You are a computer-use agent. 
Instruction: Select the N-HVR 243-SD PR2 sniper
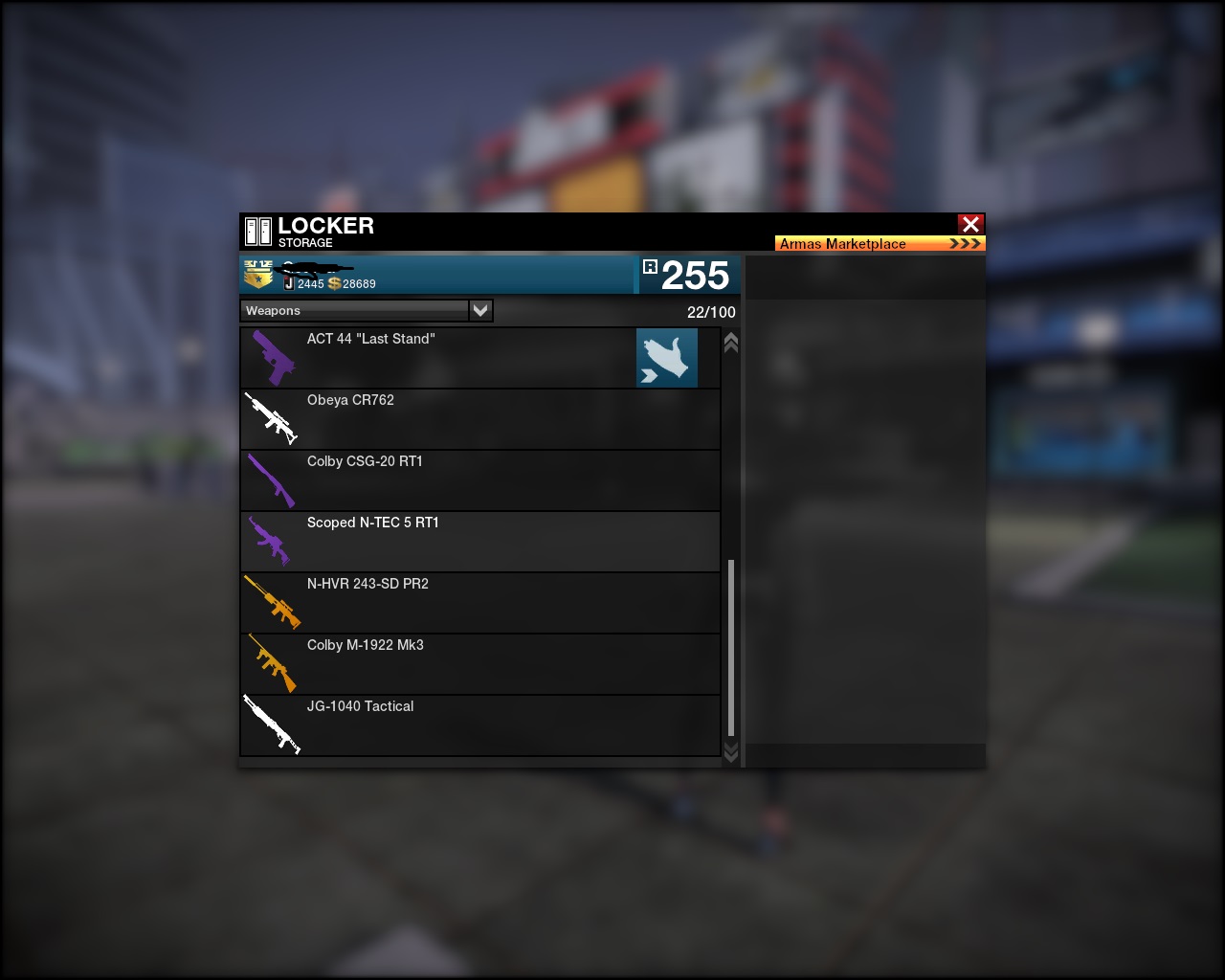click(x=479, y=603)
